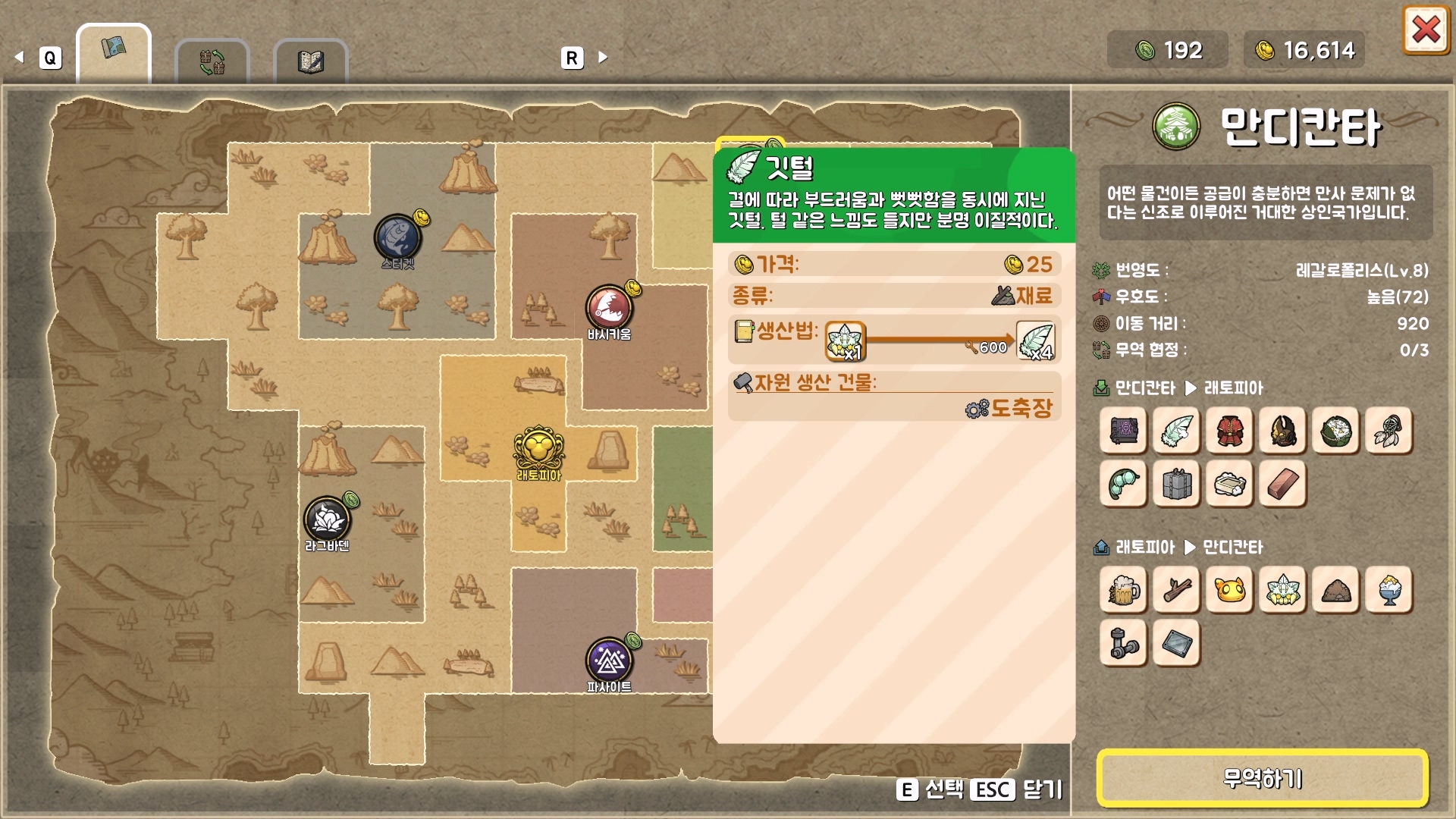The width and height of the screenshot is (1456, 819).
Task: Pick the 파사이트 city marker
Action: tap(608, 661)
